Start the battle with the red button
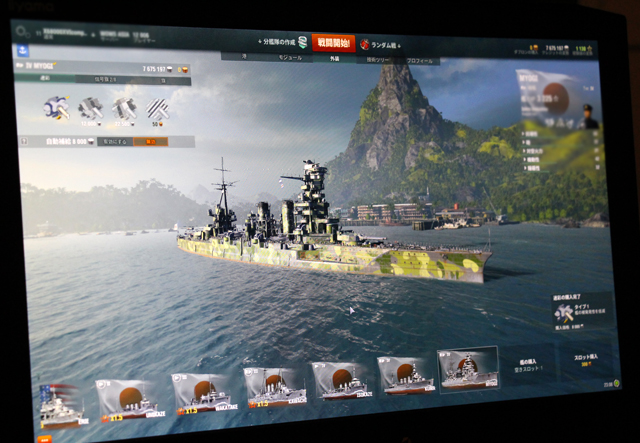The height and width of the screenshot is (443, 640). pyautogui.click(x=333, y=43)
